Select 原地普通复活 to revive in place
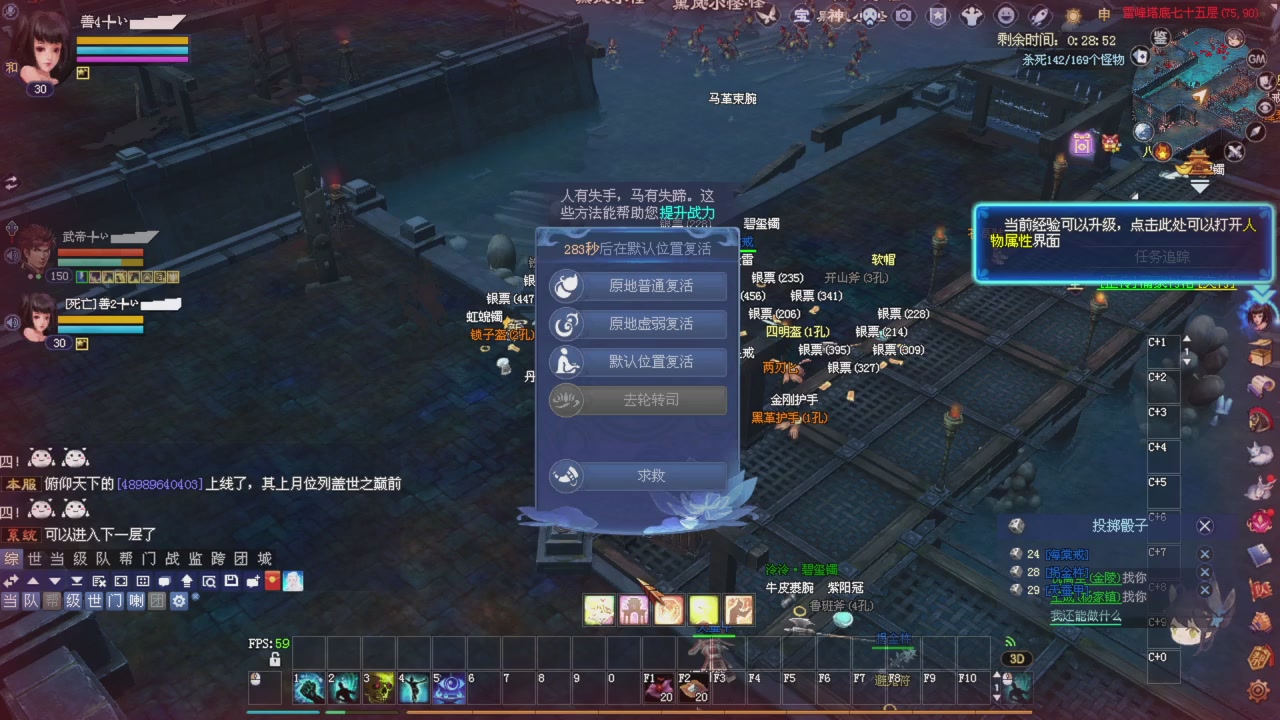Viewport: 1280px width, 720px height. pos(637,285)
